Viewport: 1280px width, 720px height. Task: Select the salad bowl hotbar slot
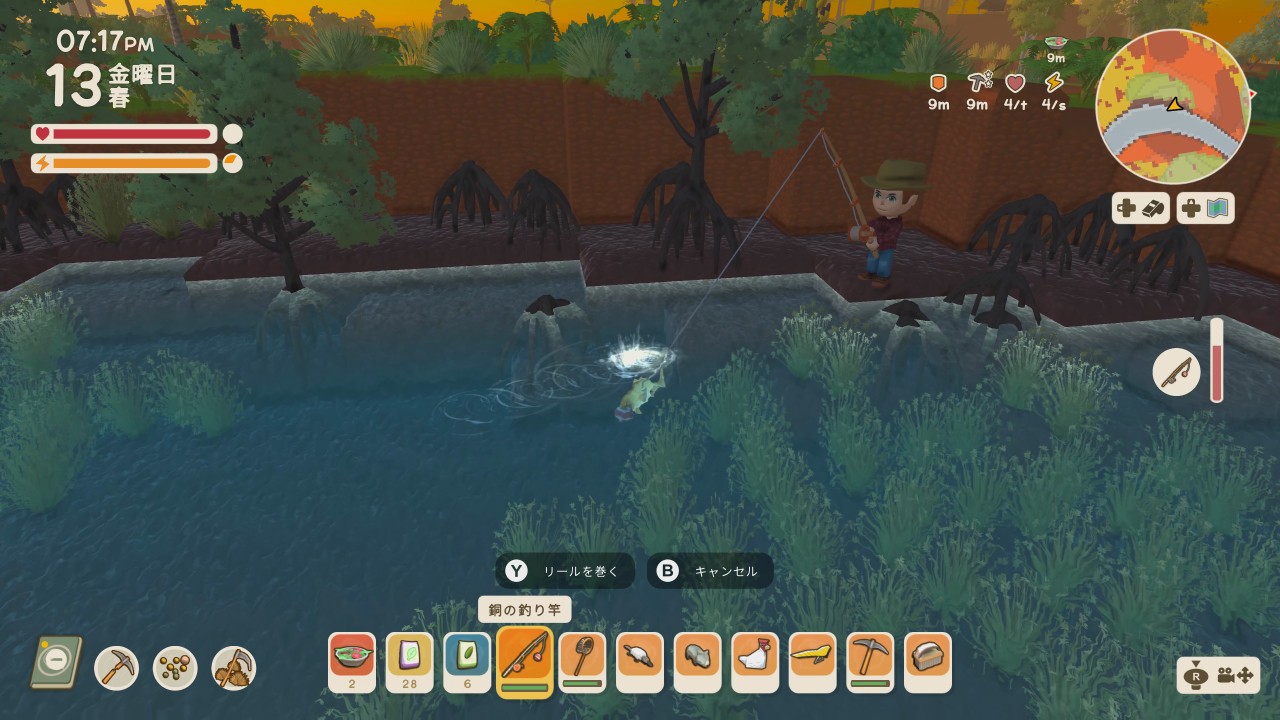pyautogui.click(x=352, y=662)
